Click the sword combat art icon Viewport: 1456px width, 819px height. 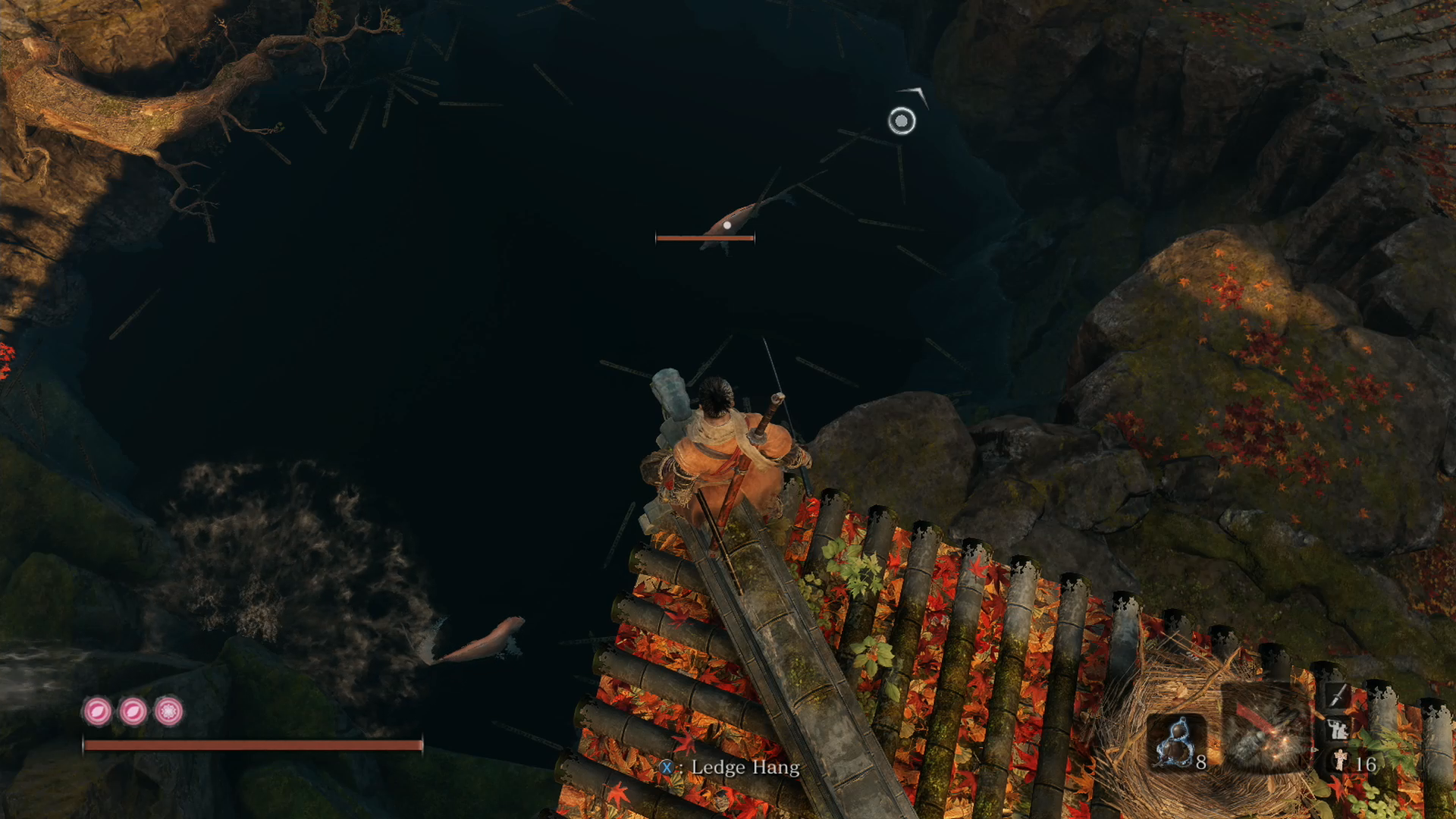click(1338, 694)
